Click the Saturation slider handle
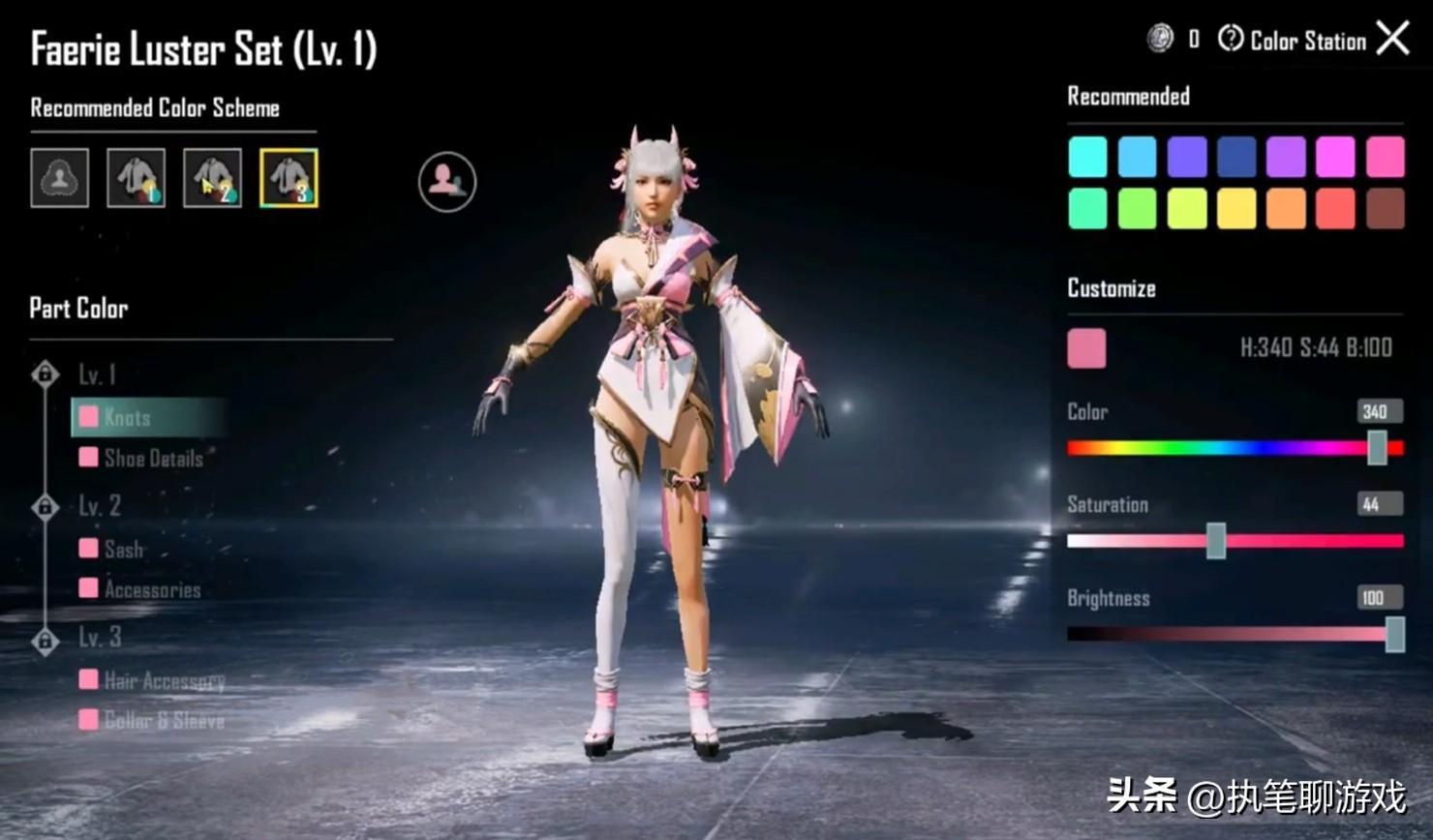Viewport: 1433px width, 840px height. coord(1216,541)
